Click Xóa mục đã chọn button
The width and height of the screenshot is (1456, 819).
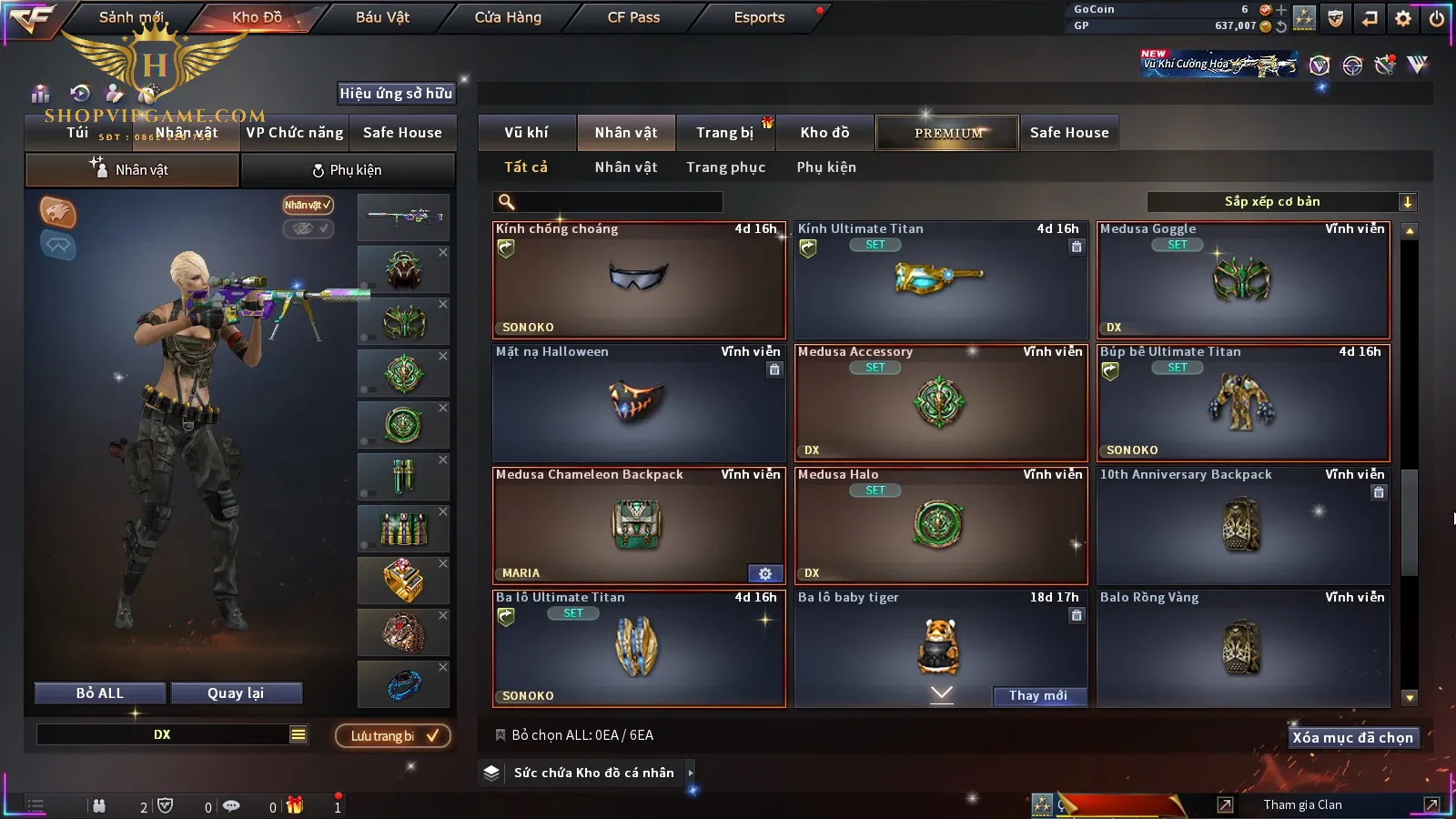[x=1352, y=738]
